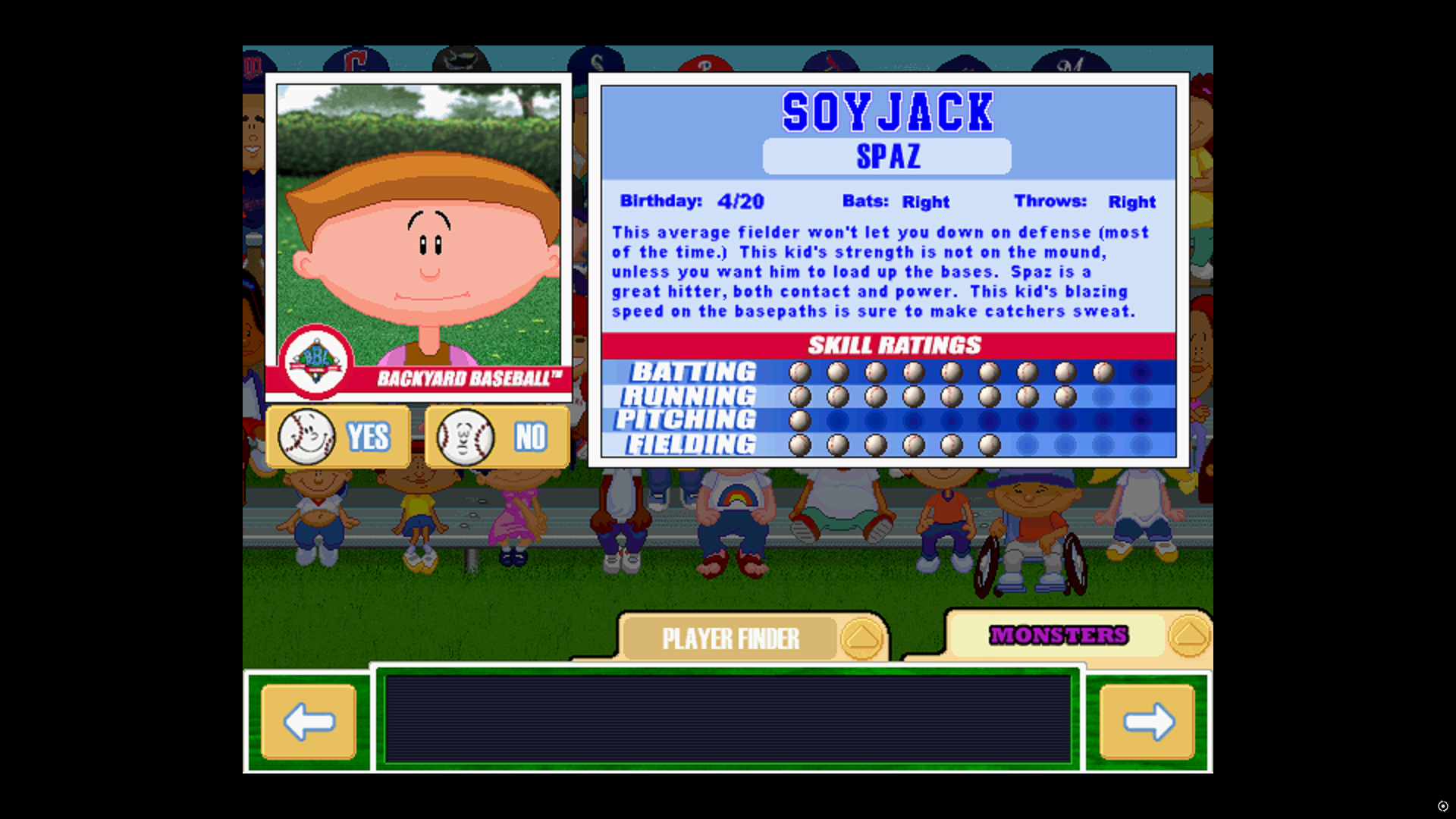Advance with the right arrow button
The width and height of the screenshot is (1456, 819).
[1147, 721]
